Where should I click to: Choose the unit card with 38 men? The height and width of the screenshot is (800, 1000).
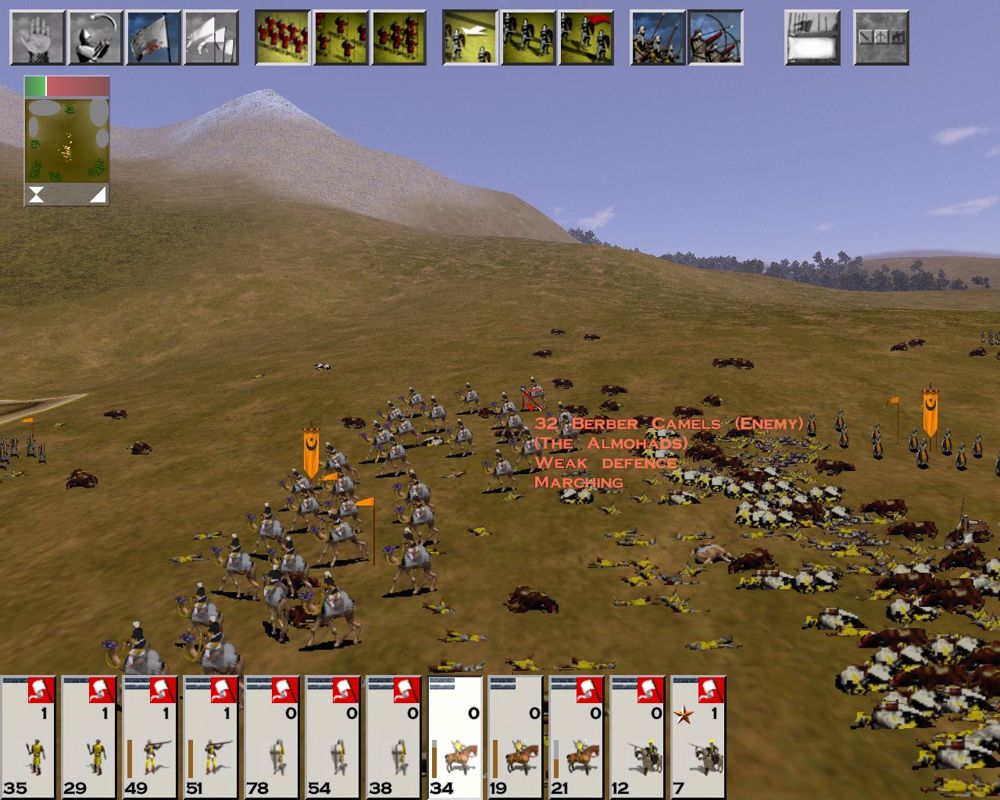click(x=394, y=737)
